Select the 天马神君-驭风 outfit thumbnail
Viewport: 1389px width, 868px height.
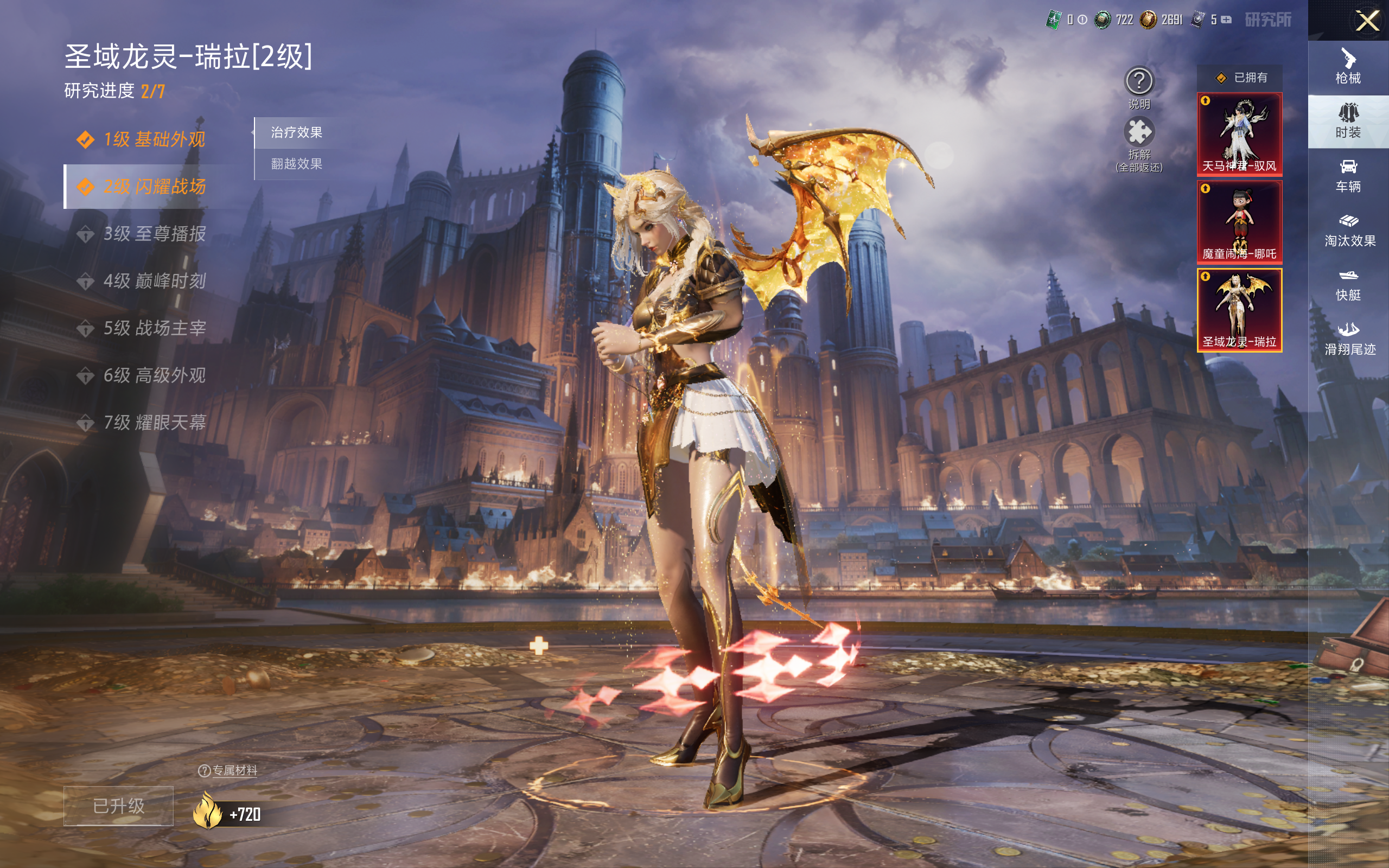(1239, 134)
